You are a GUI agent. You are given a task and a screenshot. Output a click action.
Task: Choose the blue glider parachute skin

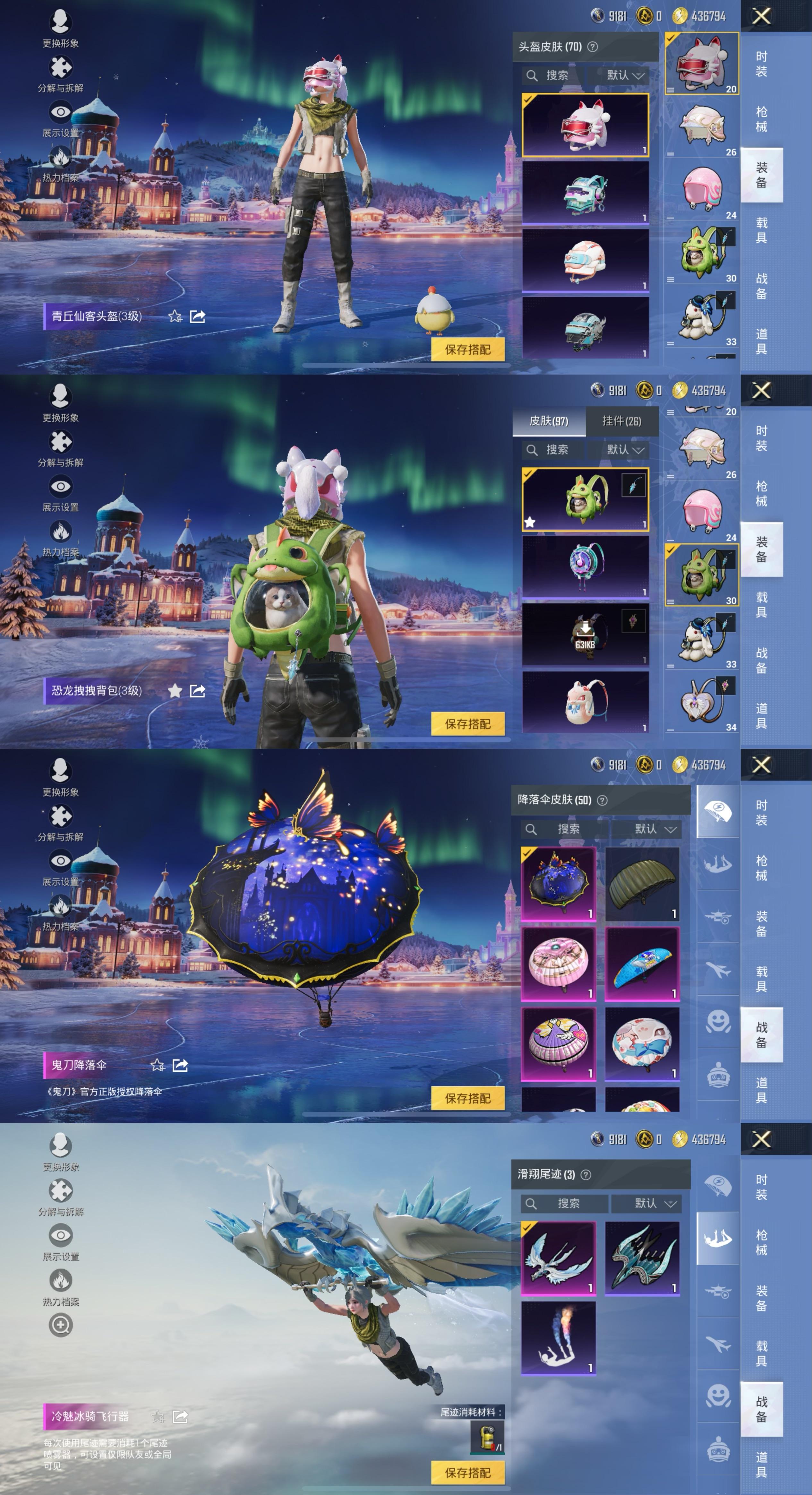[642, 964]
